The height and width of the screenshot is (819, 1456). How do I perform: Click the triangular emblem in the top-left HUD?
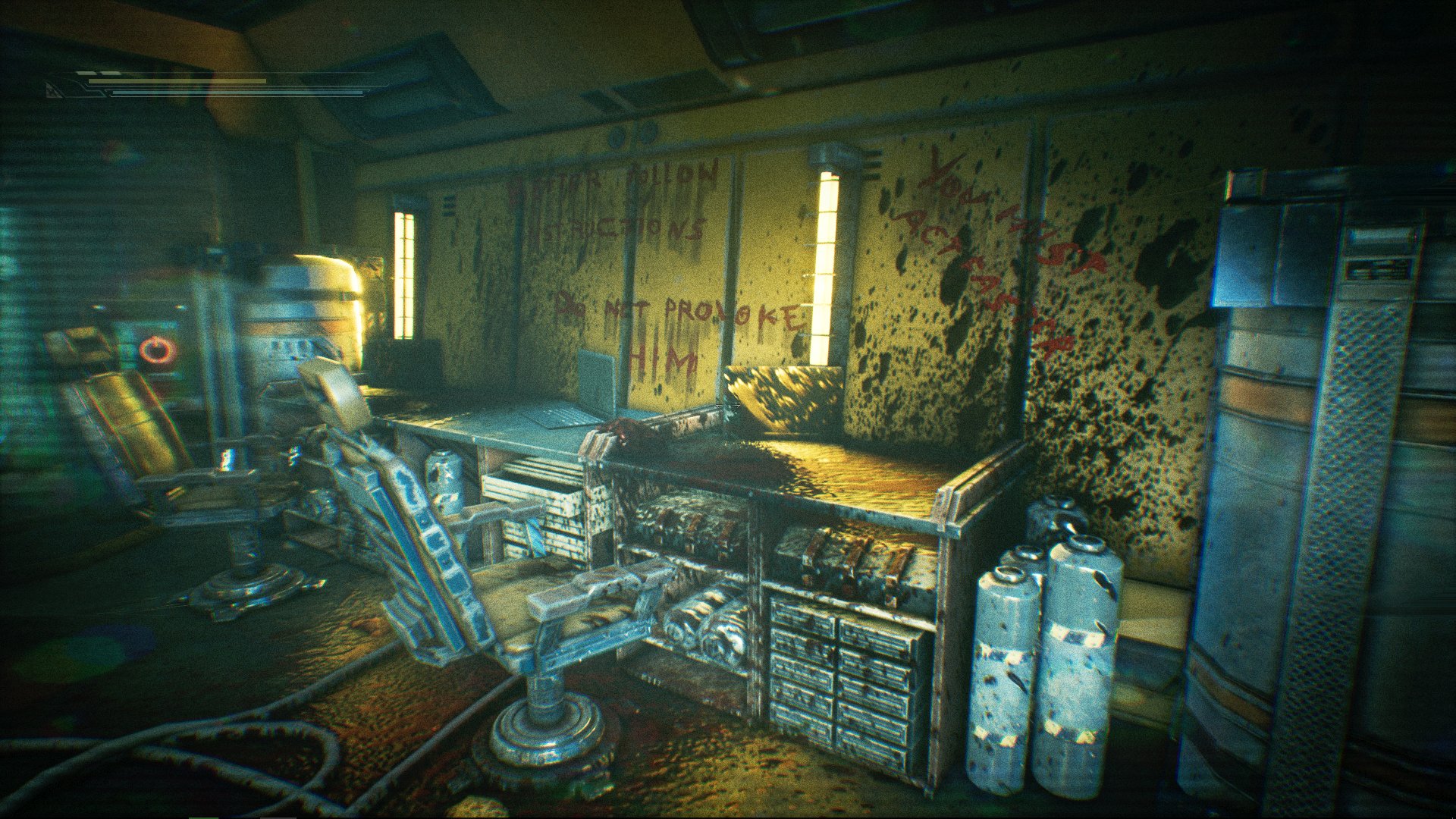[x=53, y=93]
